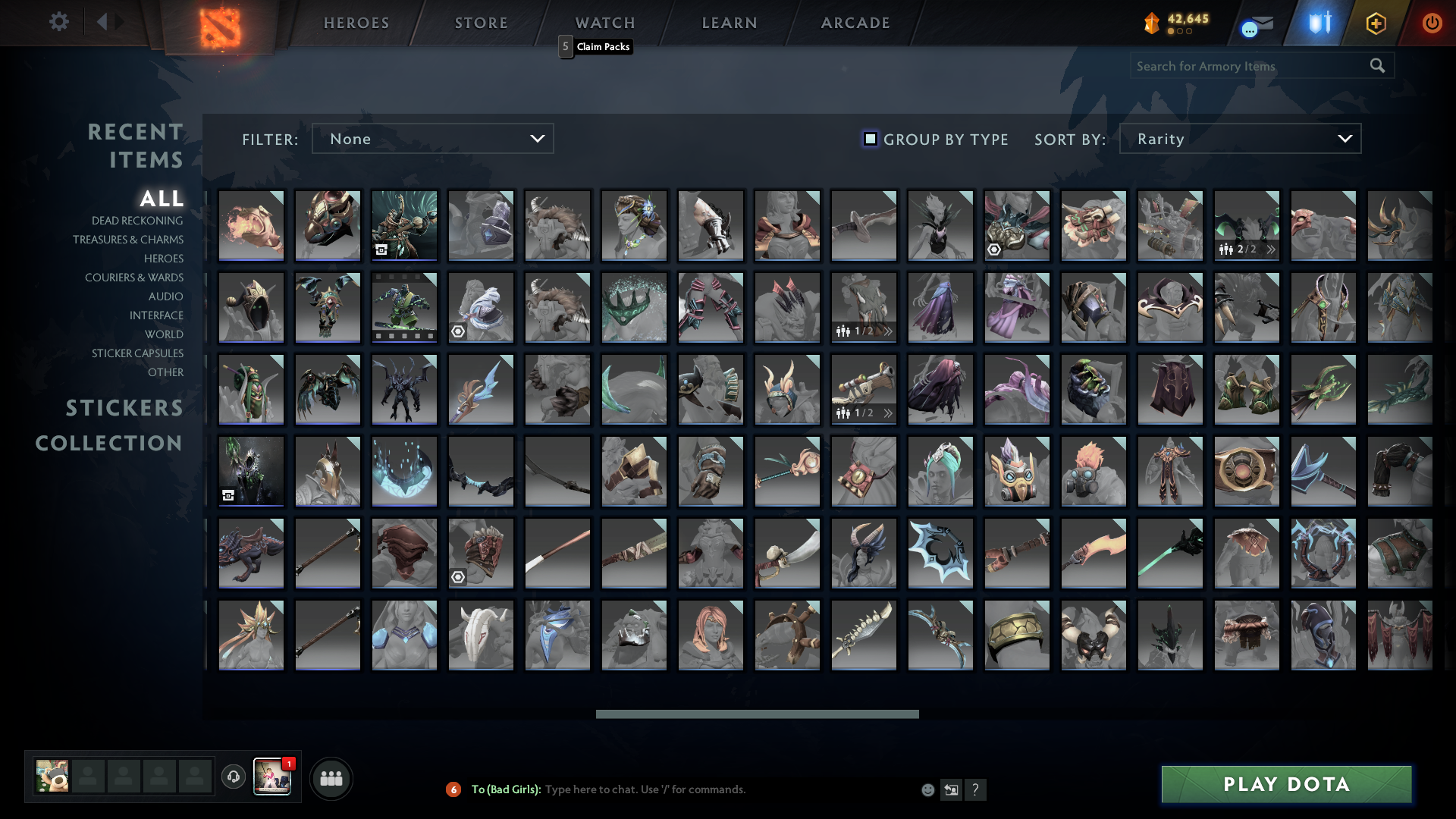The height and width of the screenshot is (819, 1456).
Task: Enable the Group By Type checkbox
Action: point(869,139)
